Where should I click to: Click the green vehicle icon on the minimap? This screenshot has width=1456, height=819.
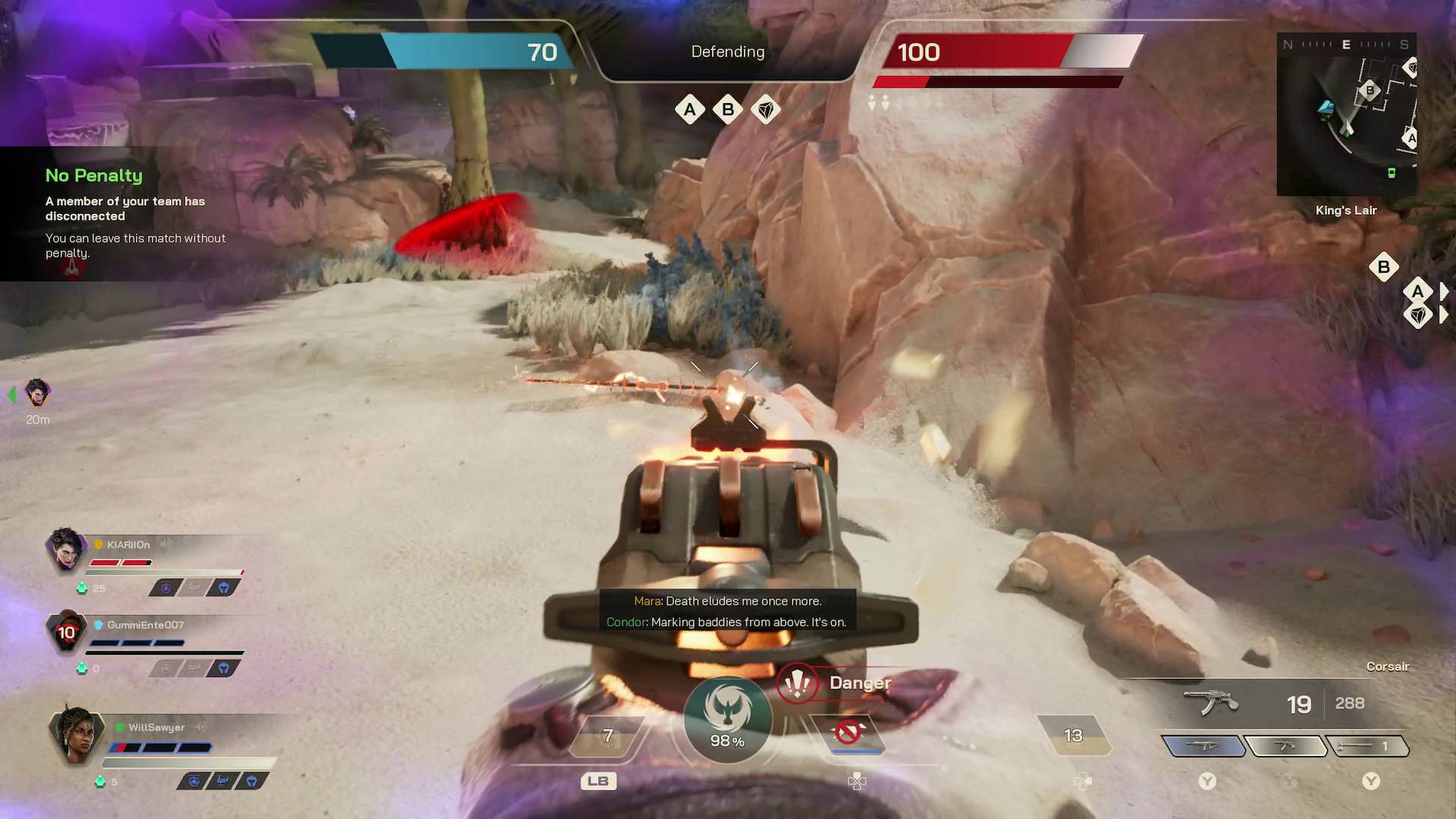tap(1392, 173)
